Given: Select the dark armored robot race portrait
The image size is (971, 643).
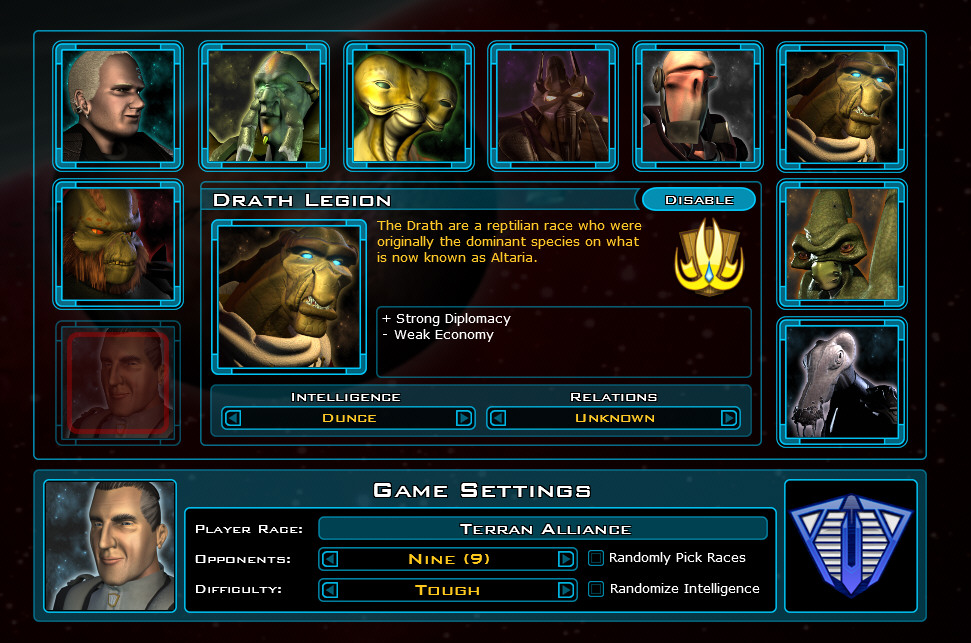Looking at the screenshot, I should (x=553, y=104).
